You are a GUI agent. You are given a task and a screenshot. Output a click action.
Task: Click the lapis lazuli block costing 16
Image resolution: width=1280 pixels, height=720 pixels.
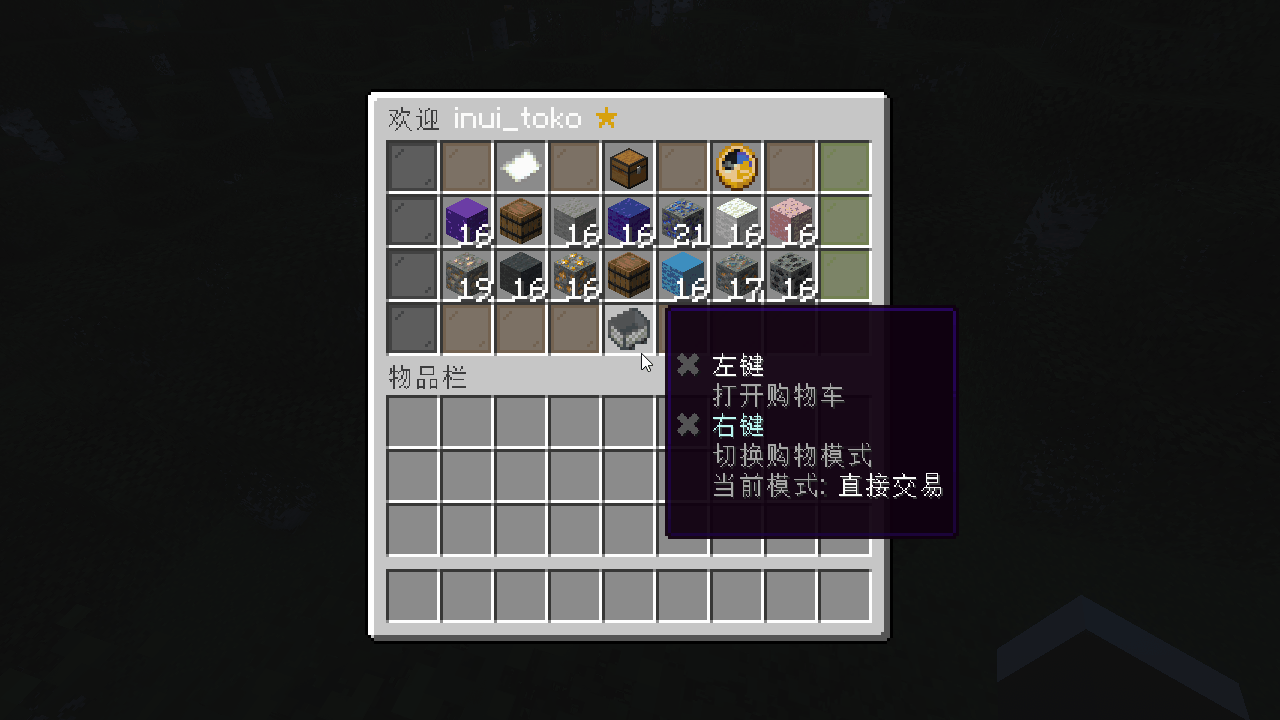point(628,221)
